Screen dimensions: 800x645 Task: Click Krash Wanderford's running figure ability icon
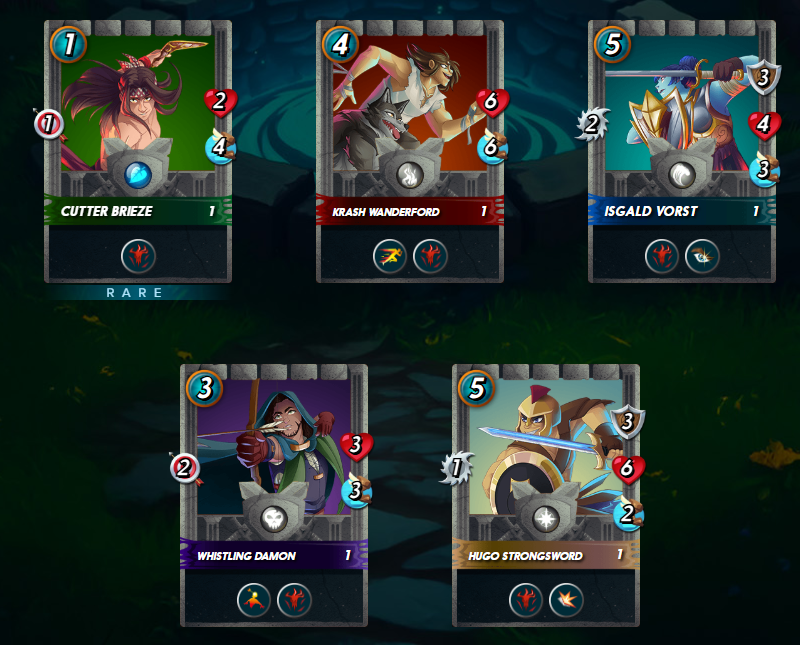(391, 256)
